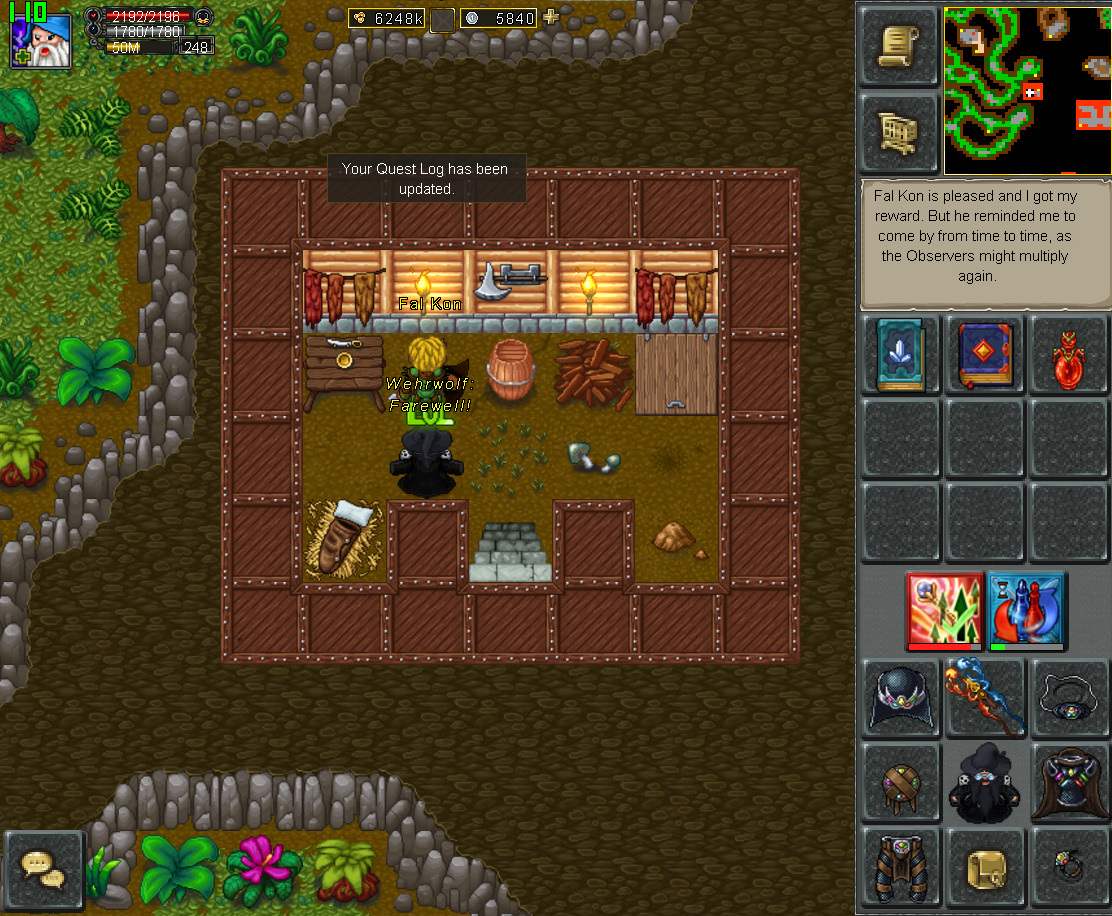This screenshot has width=1112, height=916.
Task: Use the red potion flask slot
Action: coord(1068,356)
